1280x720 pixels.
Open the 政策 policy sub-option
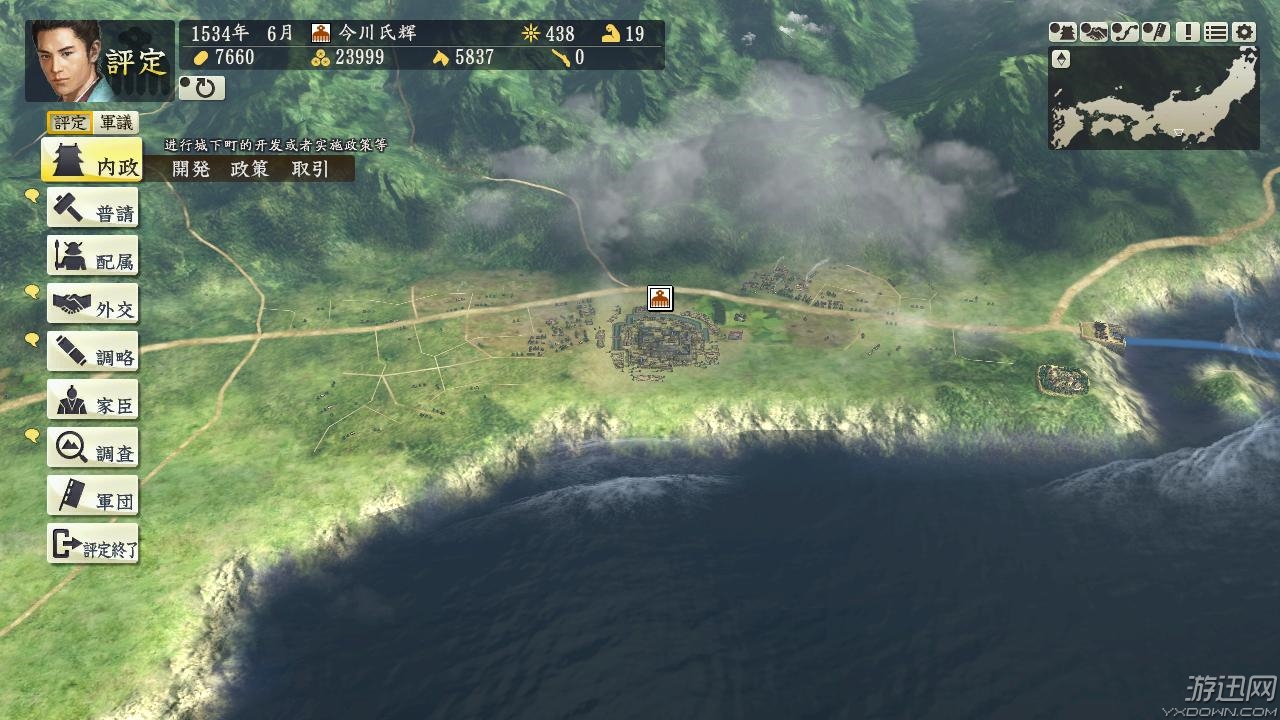pyautogui.click(x=250, y=169)
